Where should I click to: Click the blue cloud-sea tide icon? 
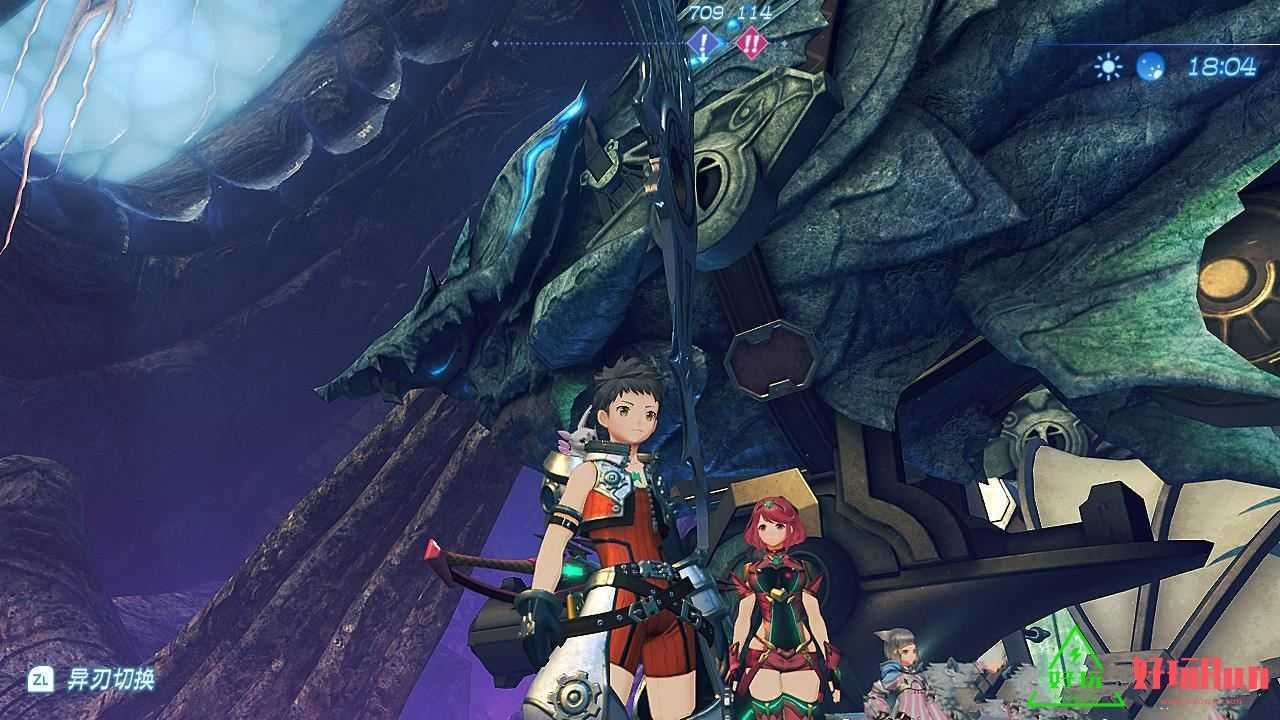[x=1150, y=67]
